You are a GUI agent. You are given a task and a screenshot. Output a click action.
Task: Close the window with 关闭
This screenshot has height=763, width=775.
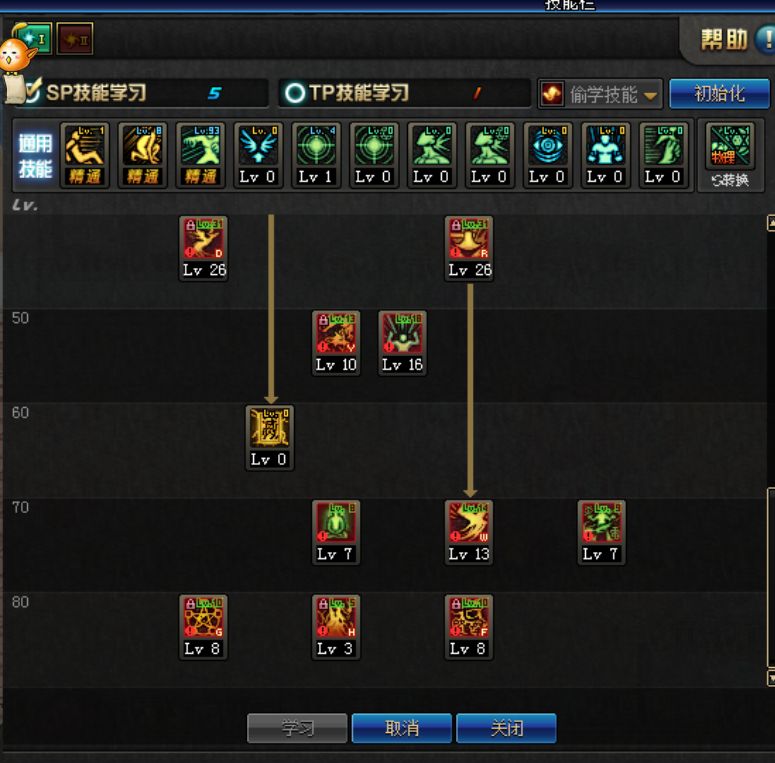506,728
